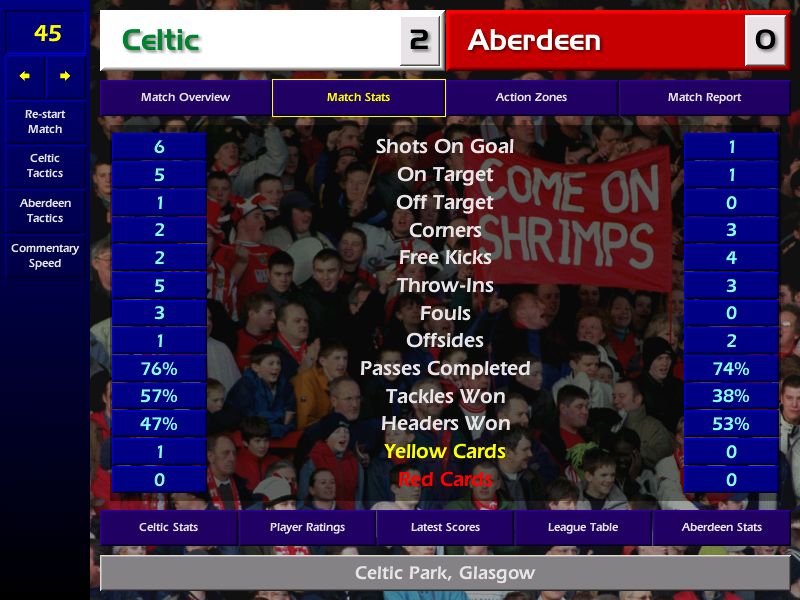Open the League Table
This screenshot has width=800, height=600.
(583, 527)
